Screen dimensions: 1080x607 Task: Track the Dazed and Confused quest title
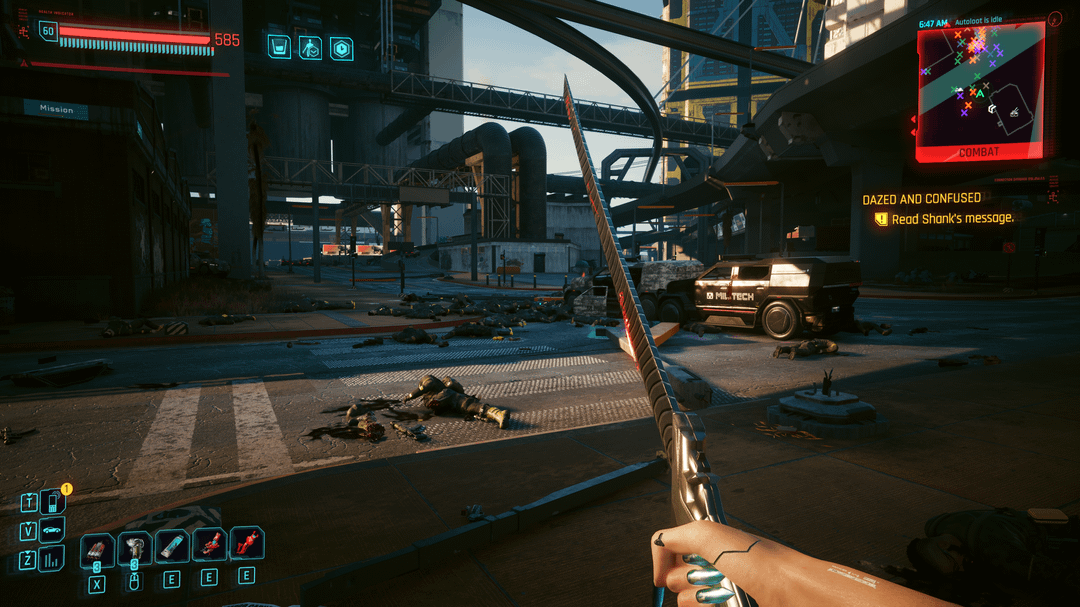(x=921, y=199)
